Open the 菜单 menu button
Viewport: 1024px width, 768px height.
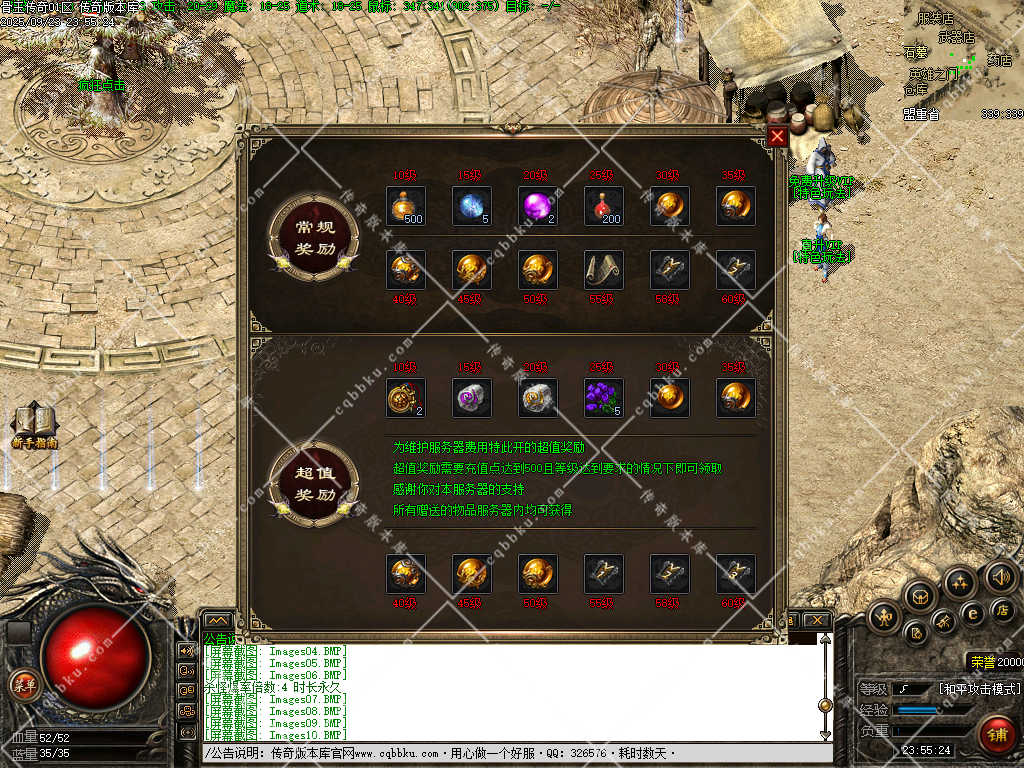tap(23, 685)
